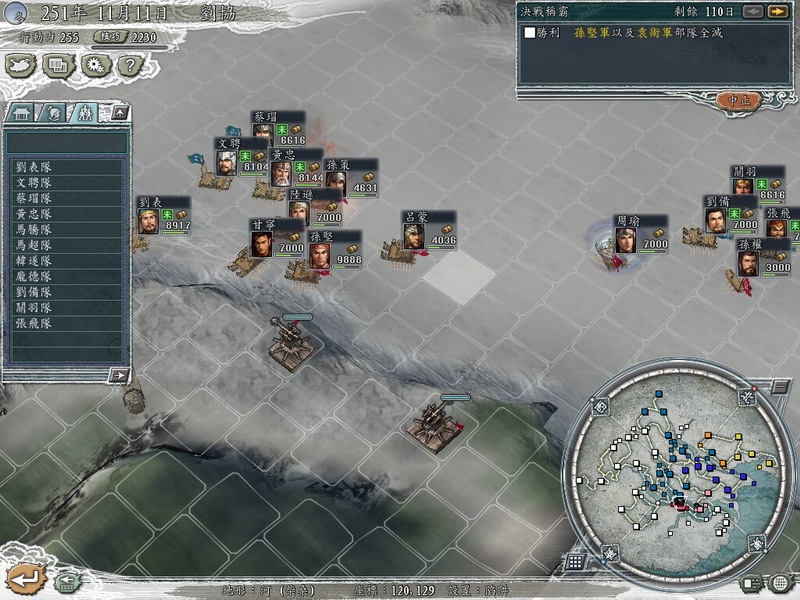Open the gear settings icon
Viewport: 800px width, 600px height.
click(94, 65)
